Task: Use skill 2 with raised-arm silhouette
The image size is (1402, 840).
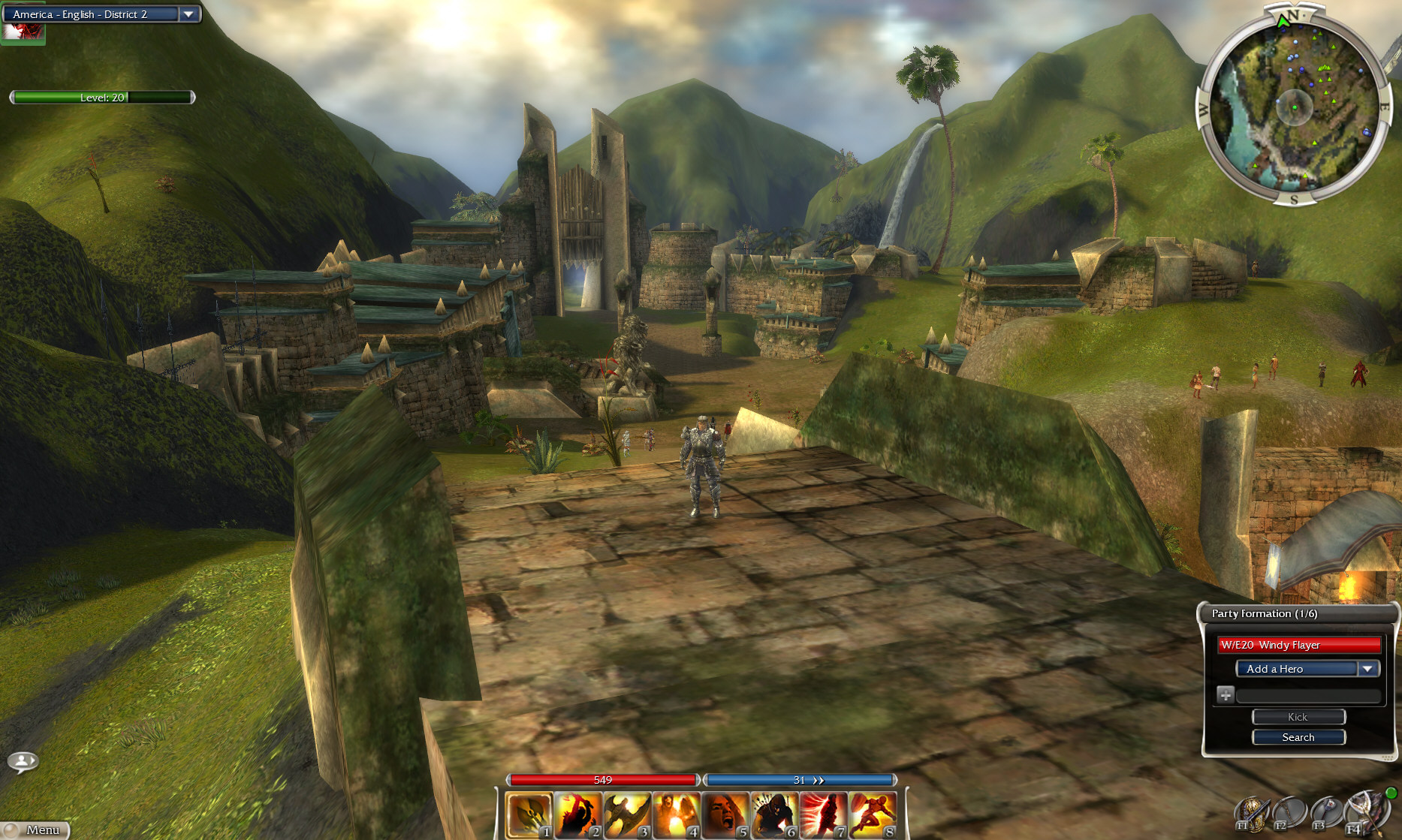Action: [577, 814]
